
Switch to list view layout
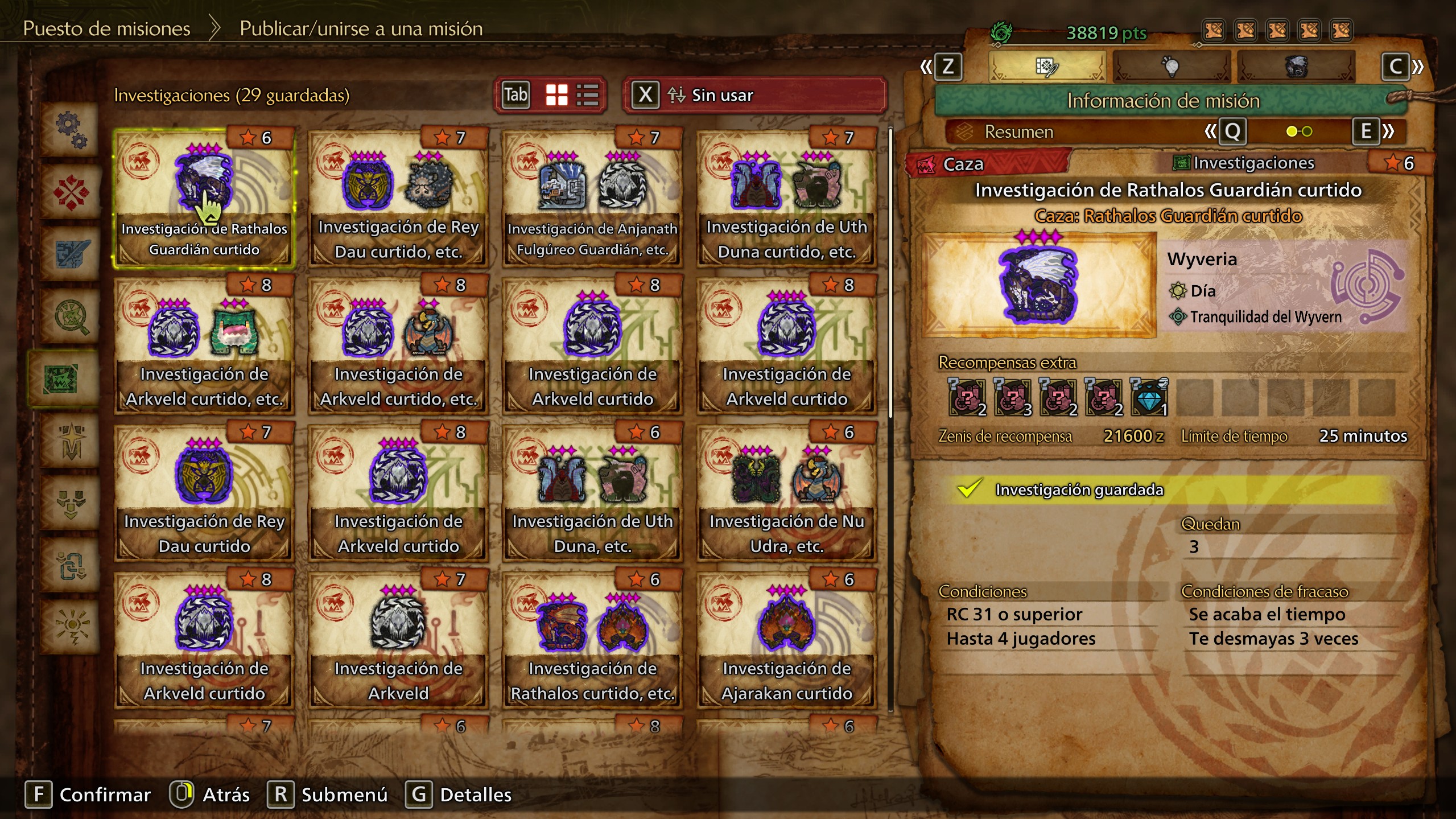coord(587,95)
